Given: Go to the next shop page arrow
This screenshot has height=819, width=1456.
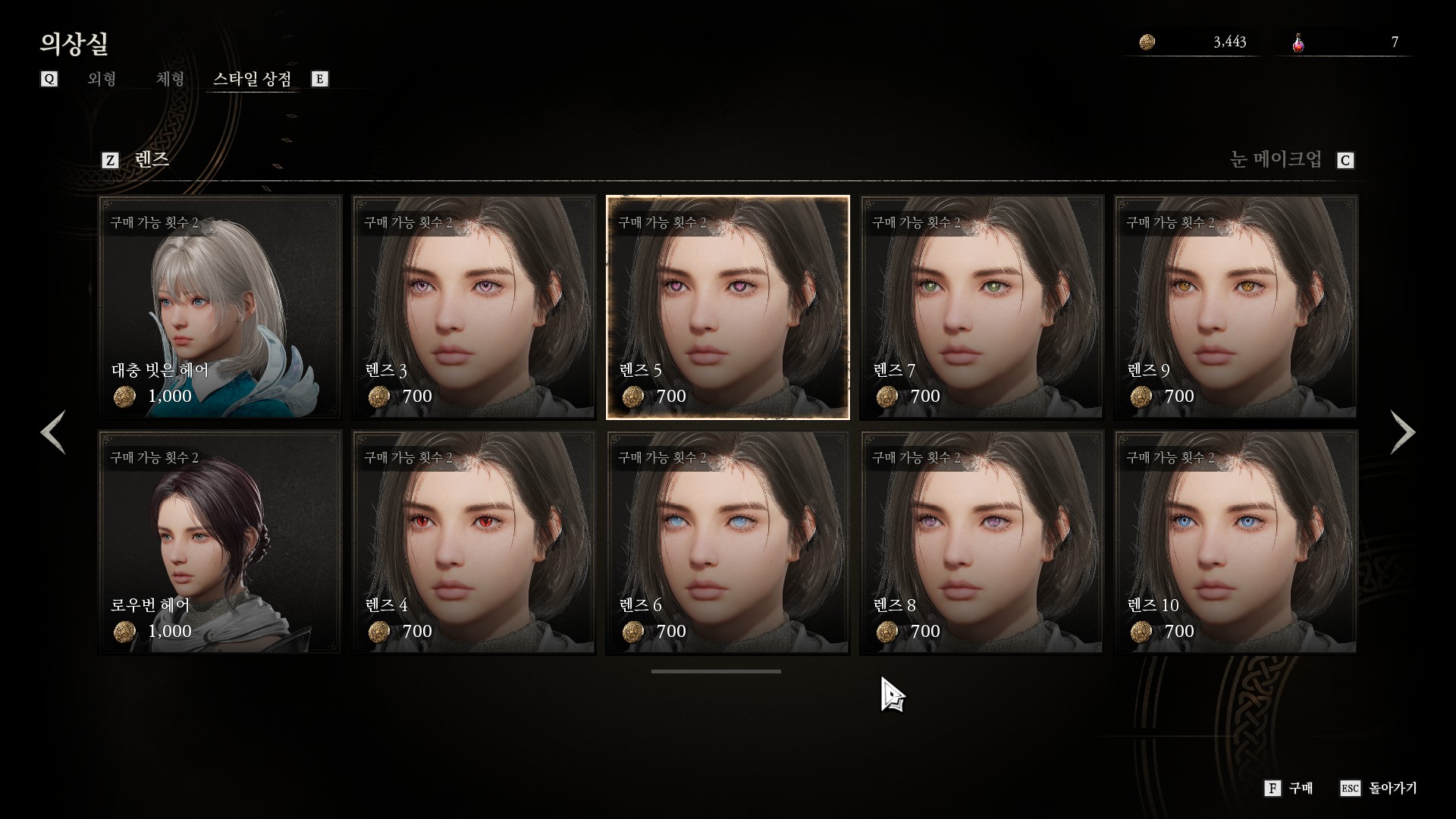Looking at the screenshot, I should [x=1402, y=432].
